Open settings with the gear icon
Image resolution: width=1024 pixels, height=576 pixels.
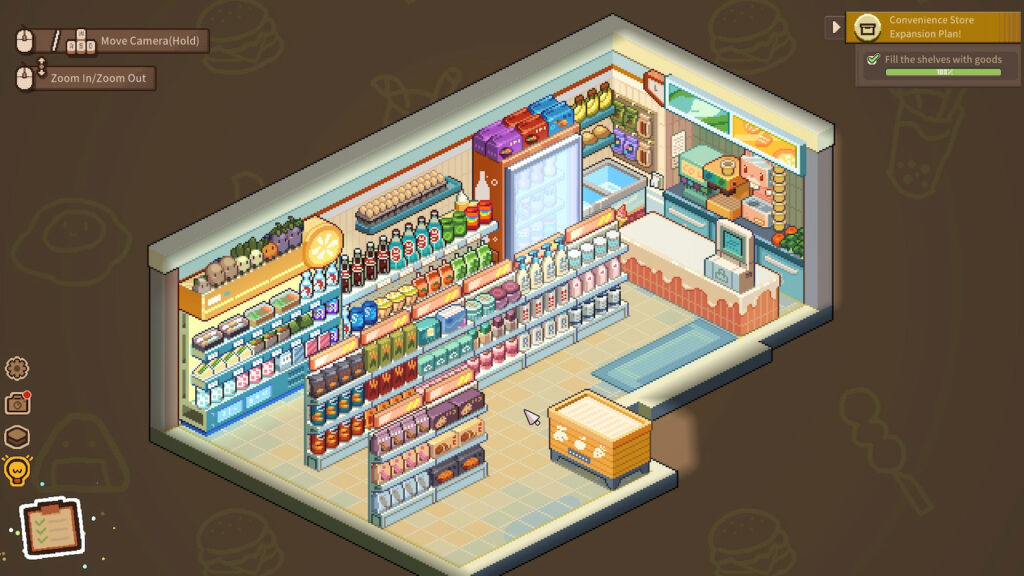[17, 368]
